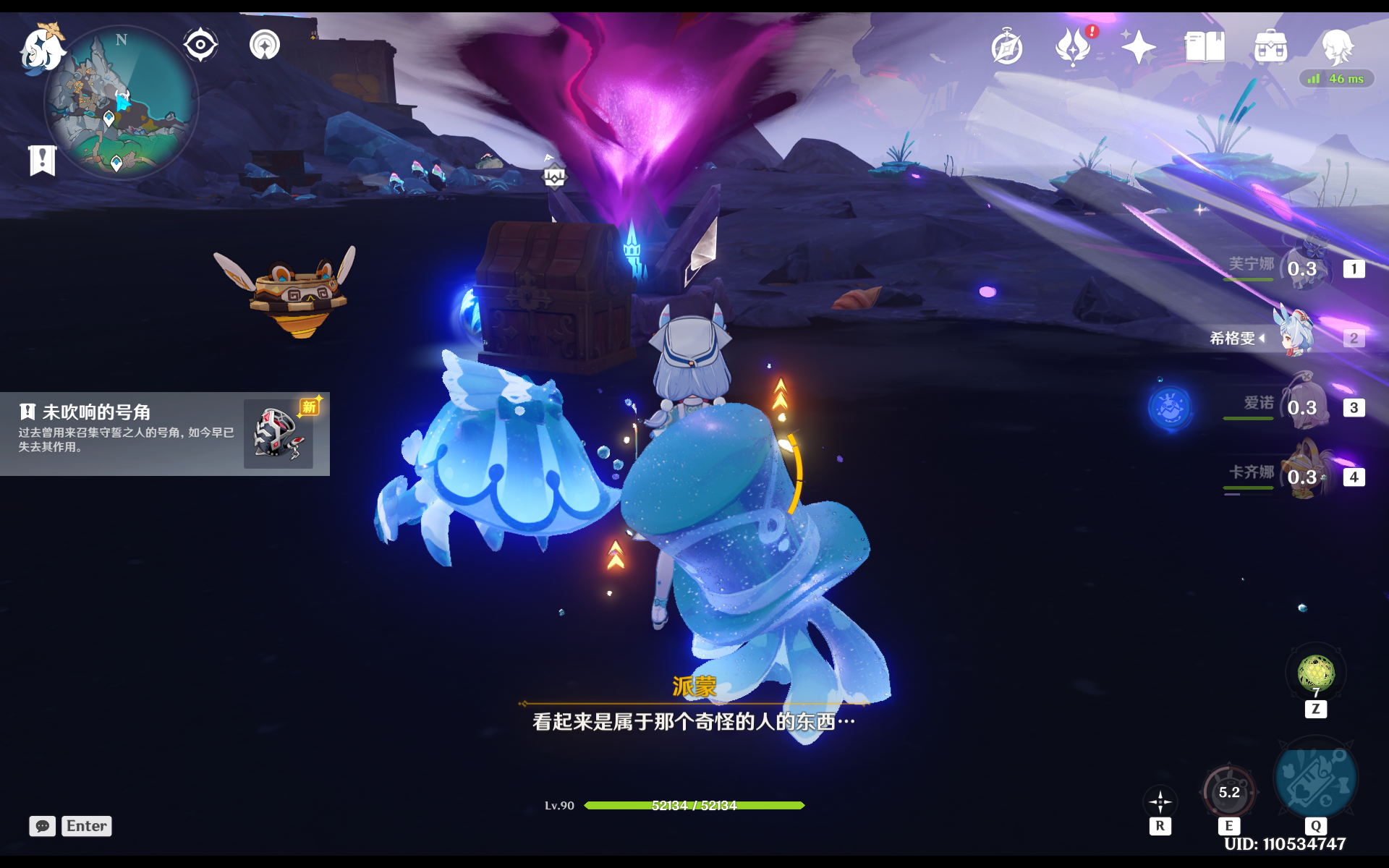Open the character profile icon
The width and height of the screenshot is (1389, 868).
point(1336,48)
